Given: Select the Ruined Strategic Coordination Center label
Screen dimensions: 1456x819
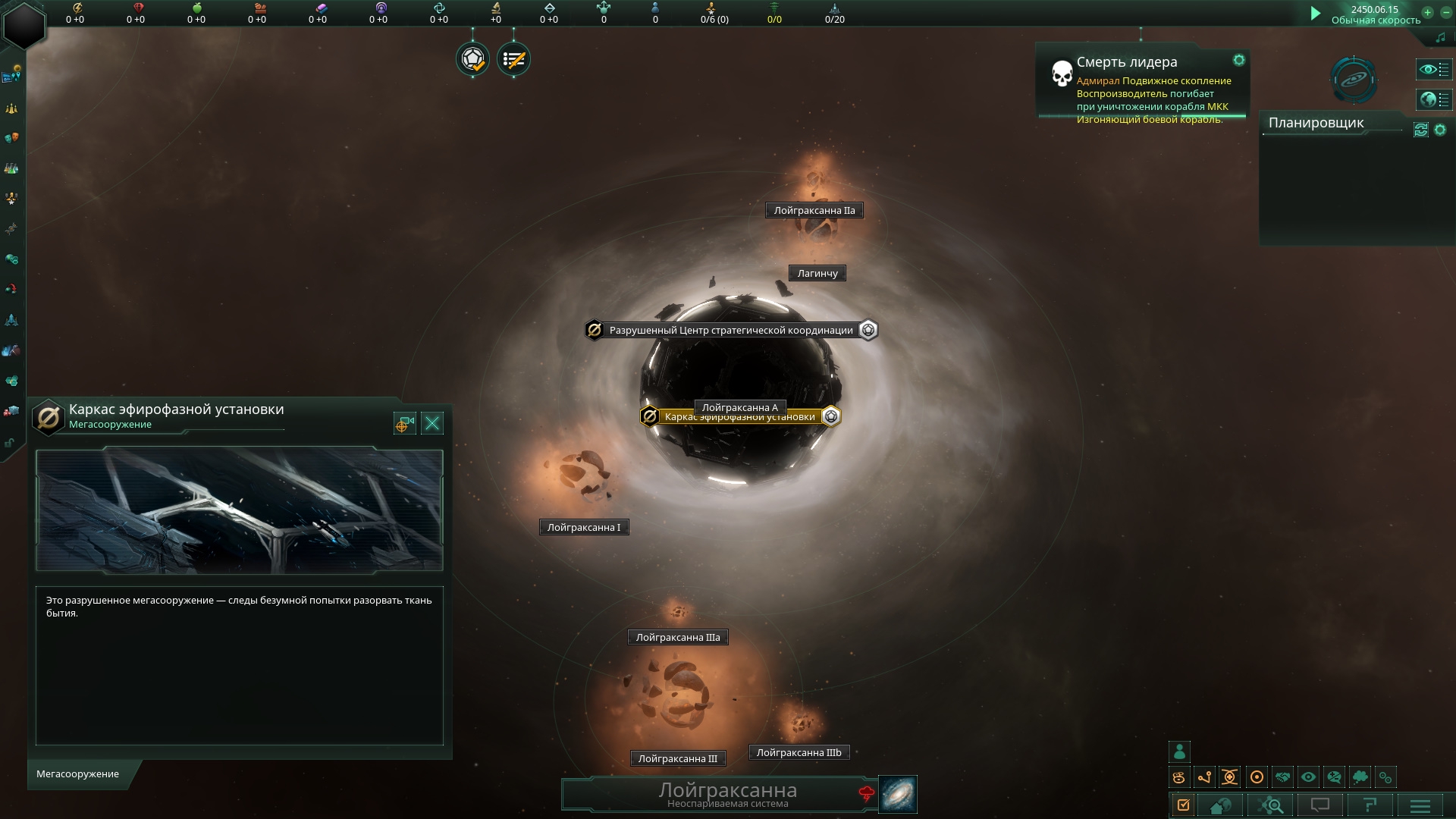Looking at the screenshot, I should tap(731, 331).
